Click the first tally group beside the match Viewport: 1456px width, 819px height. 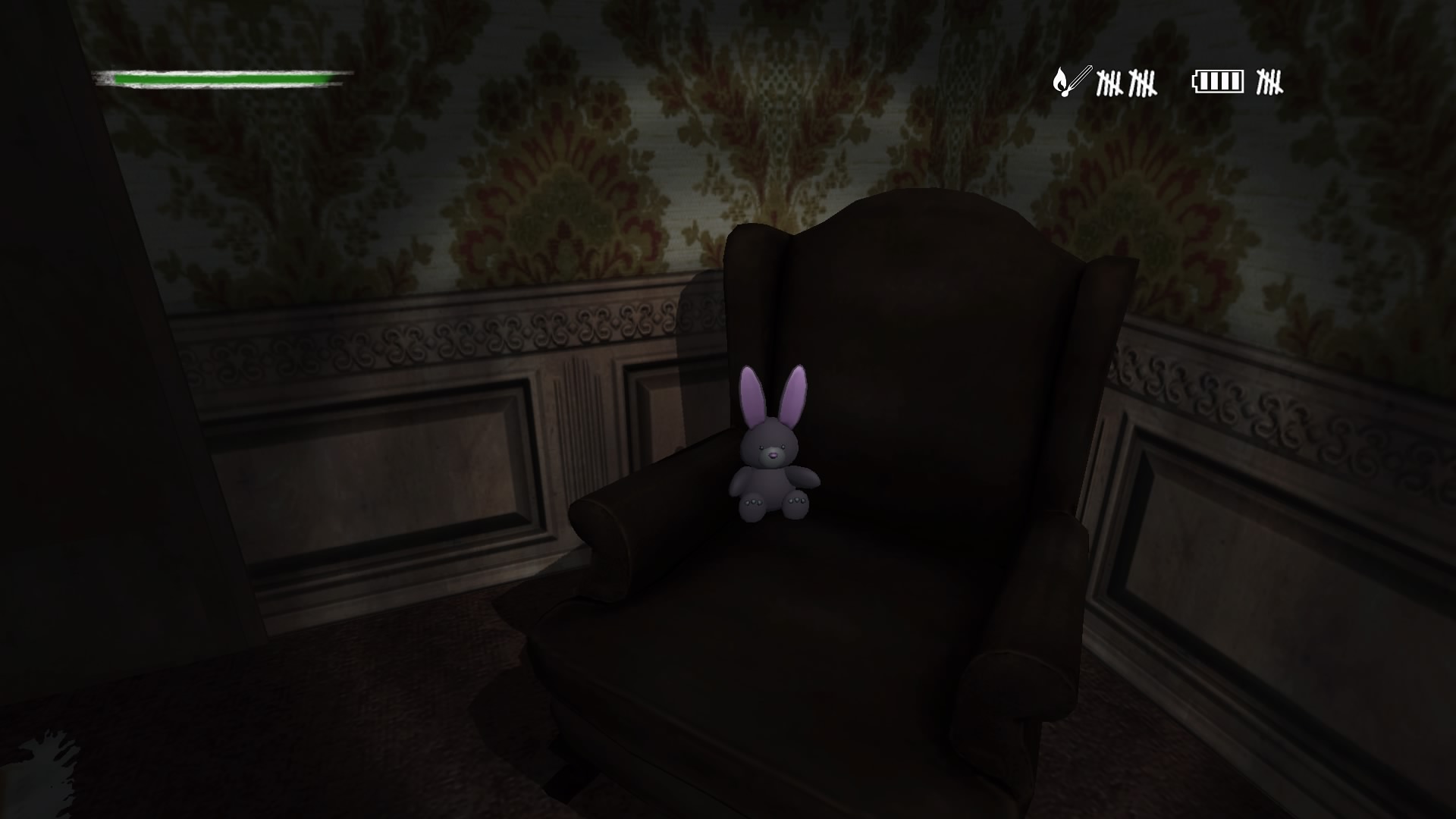tap(1111, 83)
